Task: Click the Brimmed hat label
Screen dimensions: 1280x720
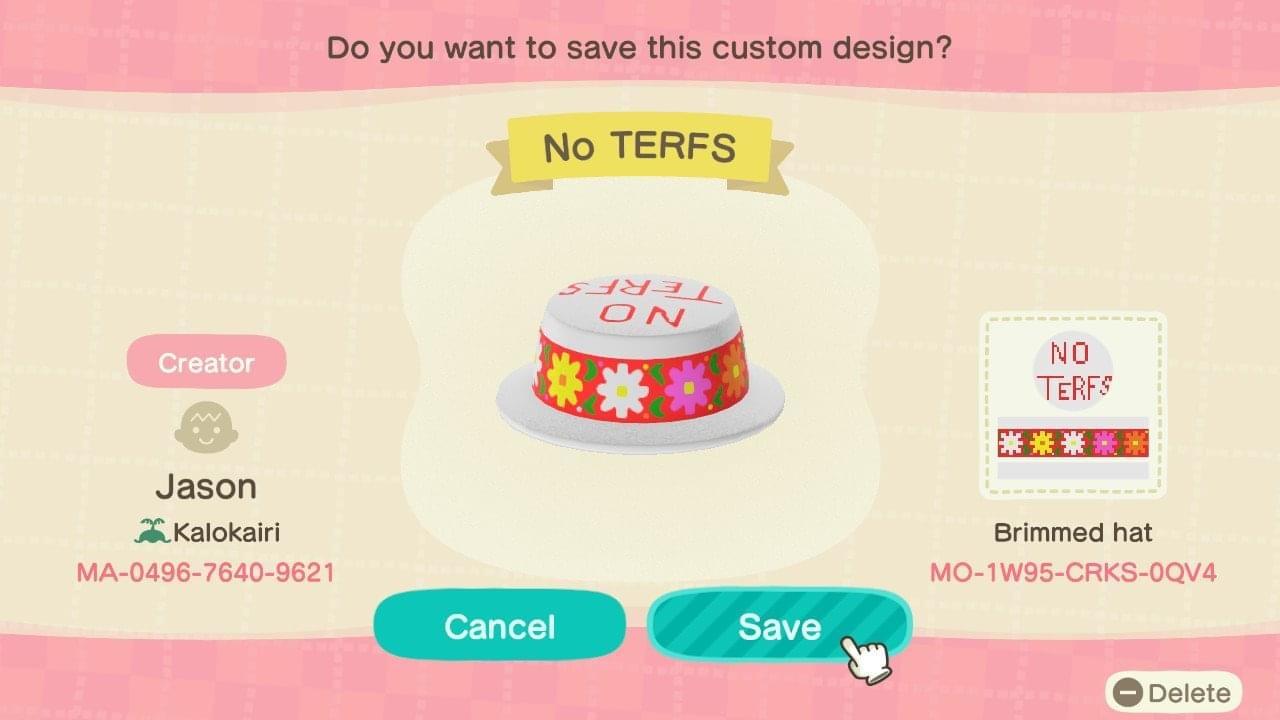Action: [x=1073, y=533]
